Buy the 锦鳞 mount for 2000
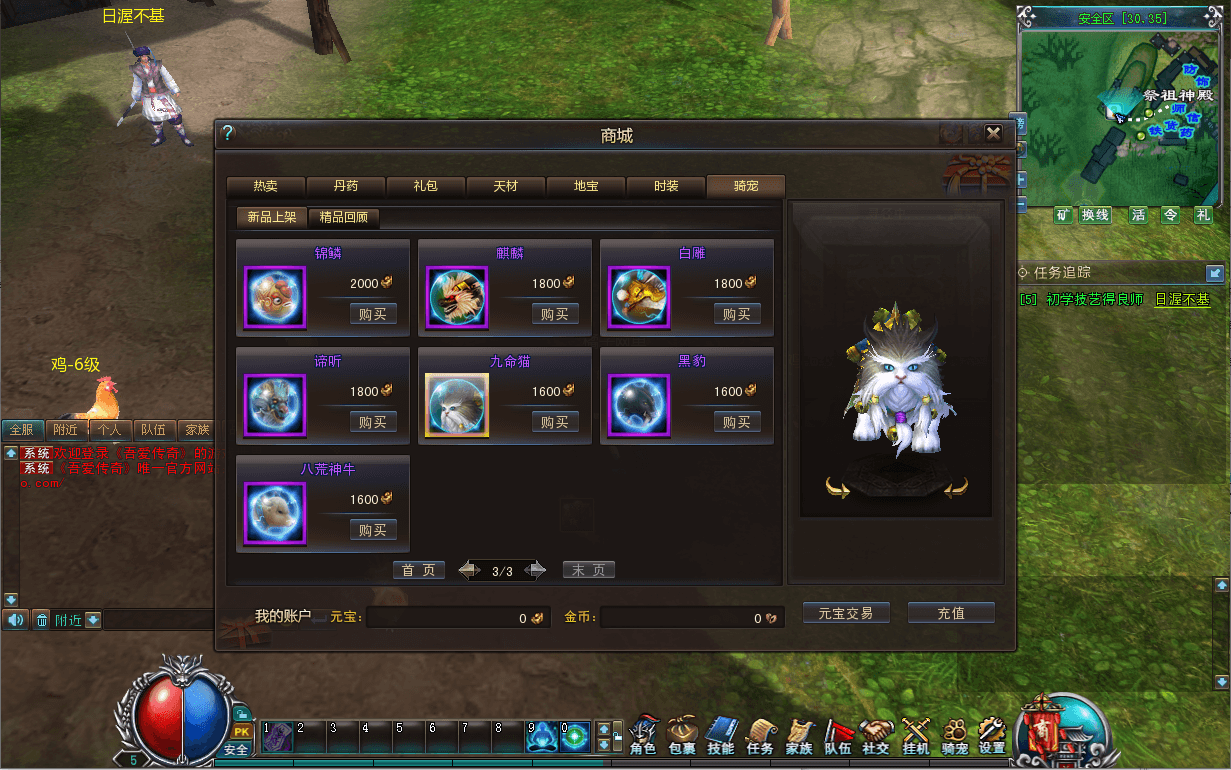 pyautogui.click(x=372, y=314)
